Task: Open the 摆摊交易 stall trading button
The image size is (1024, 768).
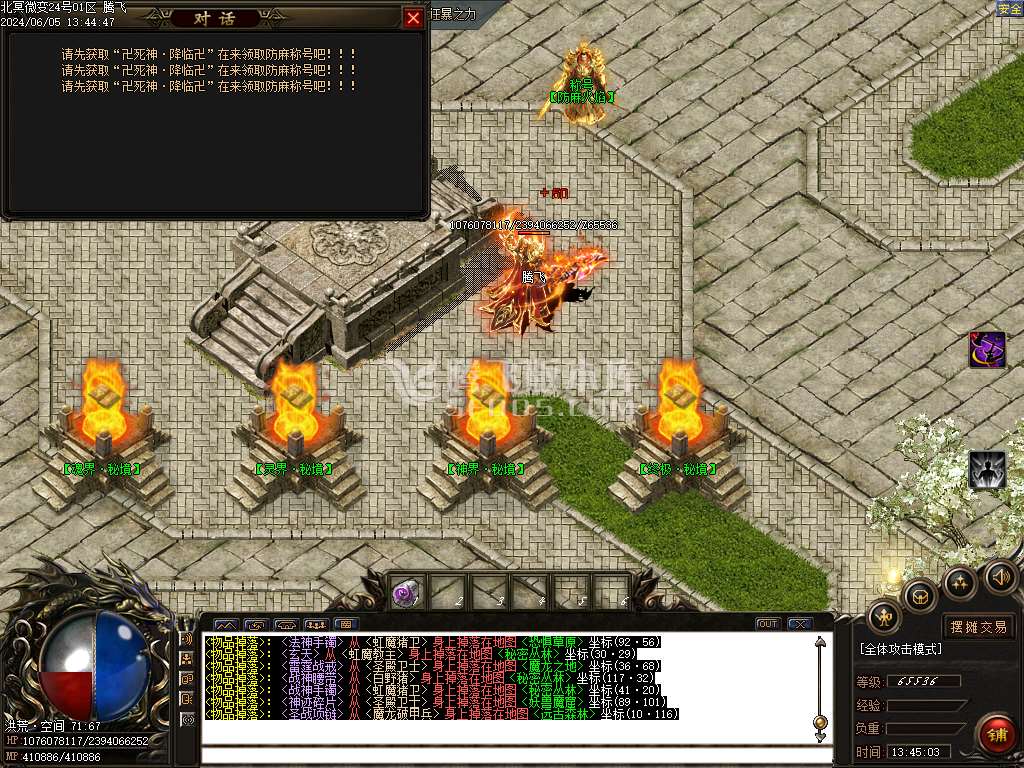Action: [979, 627]
